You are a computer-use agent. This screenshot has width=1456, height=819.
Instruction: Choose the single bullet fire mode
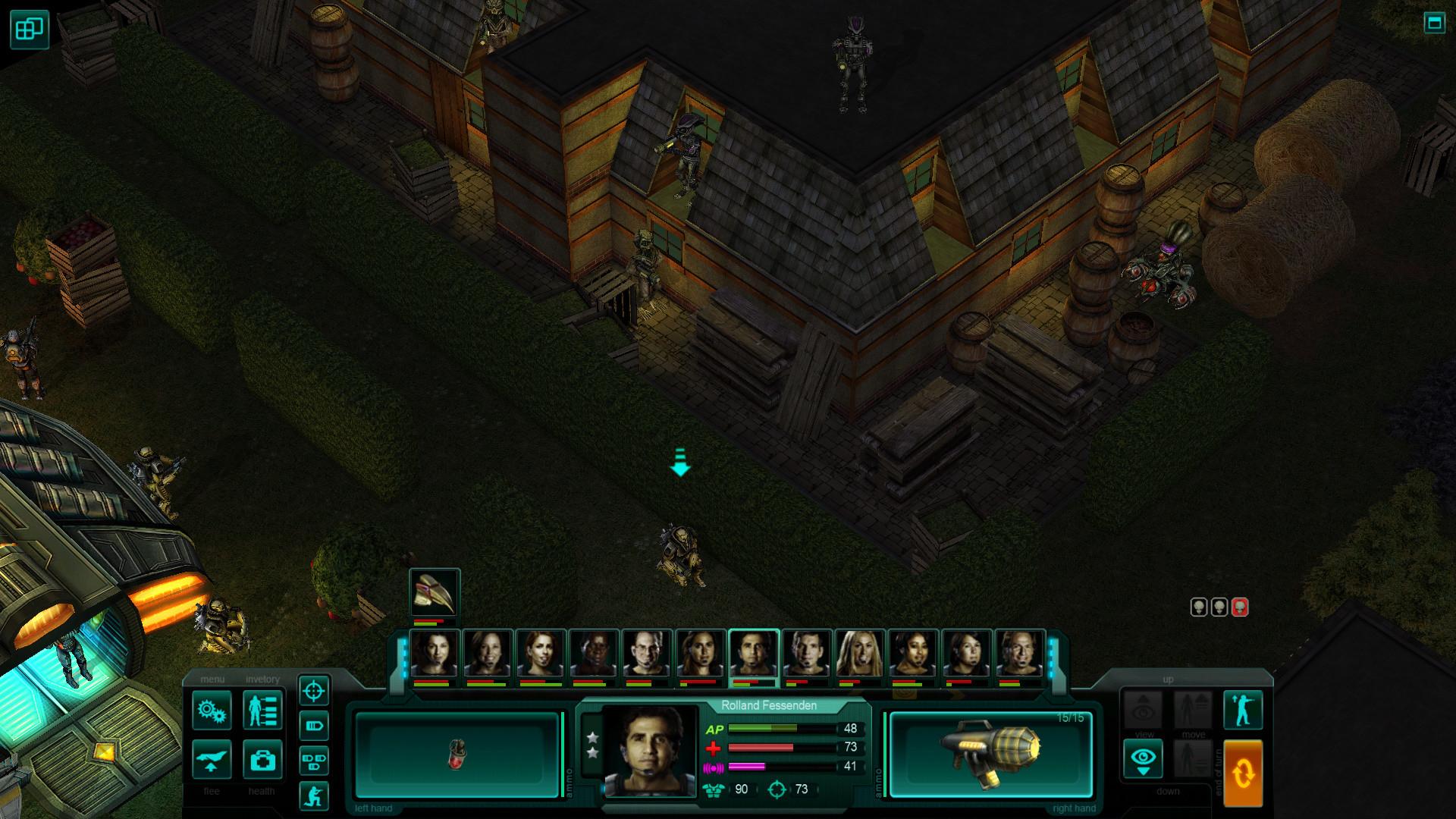click(x=314, y=726)
